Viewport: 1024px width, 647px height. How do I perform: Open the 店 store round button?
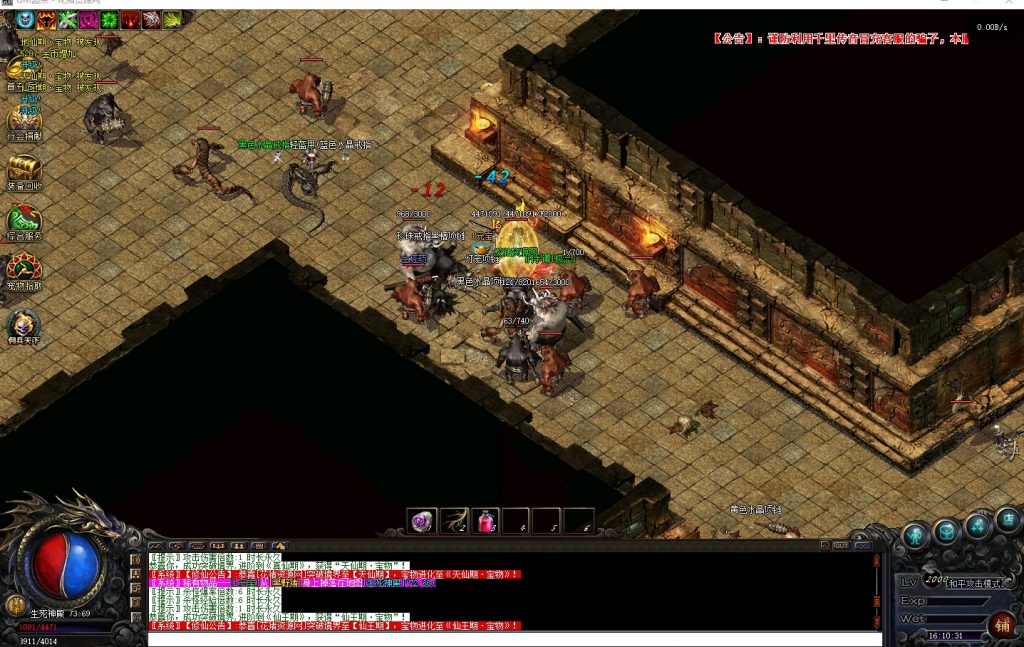[1008, 519]
